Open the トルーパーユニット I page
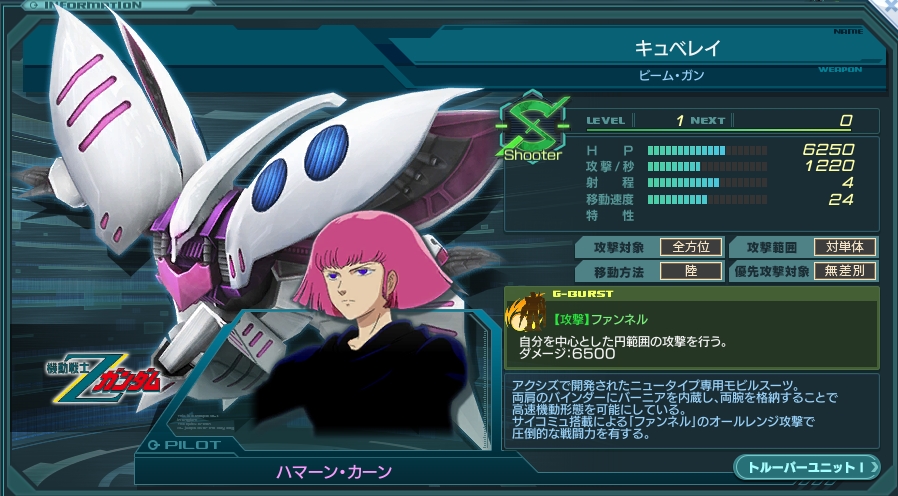The height and width of the screenshot is (496, 898). click(x=806, y=467)
